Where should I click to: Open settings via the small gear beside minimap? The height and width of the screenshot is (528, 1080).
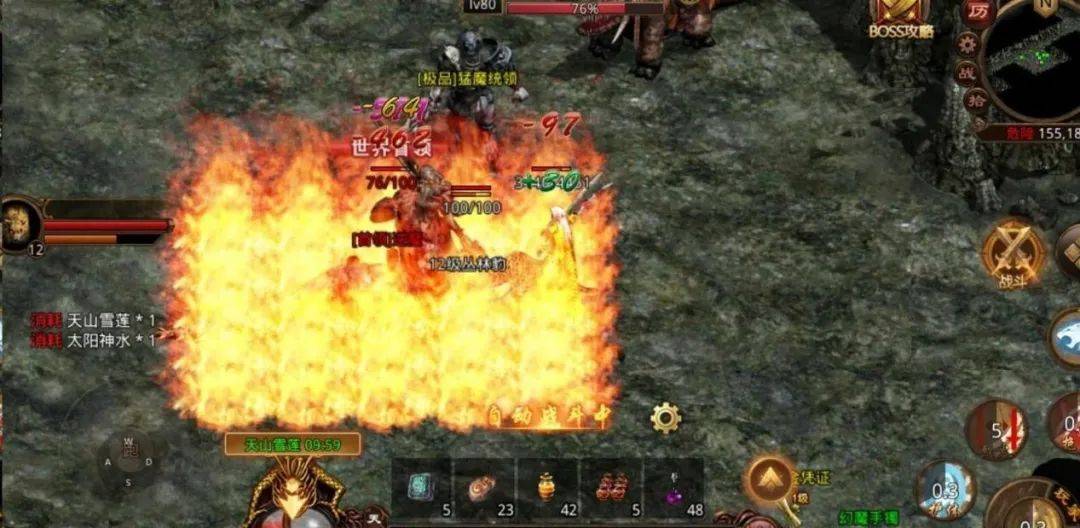coord(967,43)
